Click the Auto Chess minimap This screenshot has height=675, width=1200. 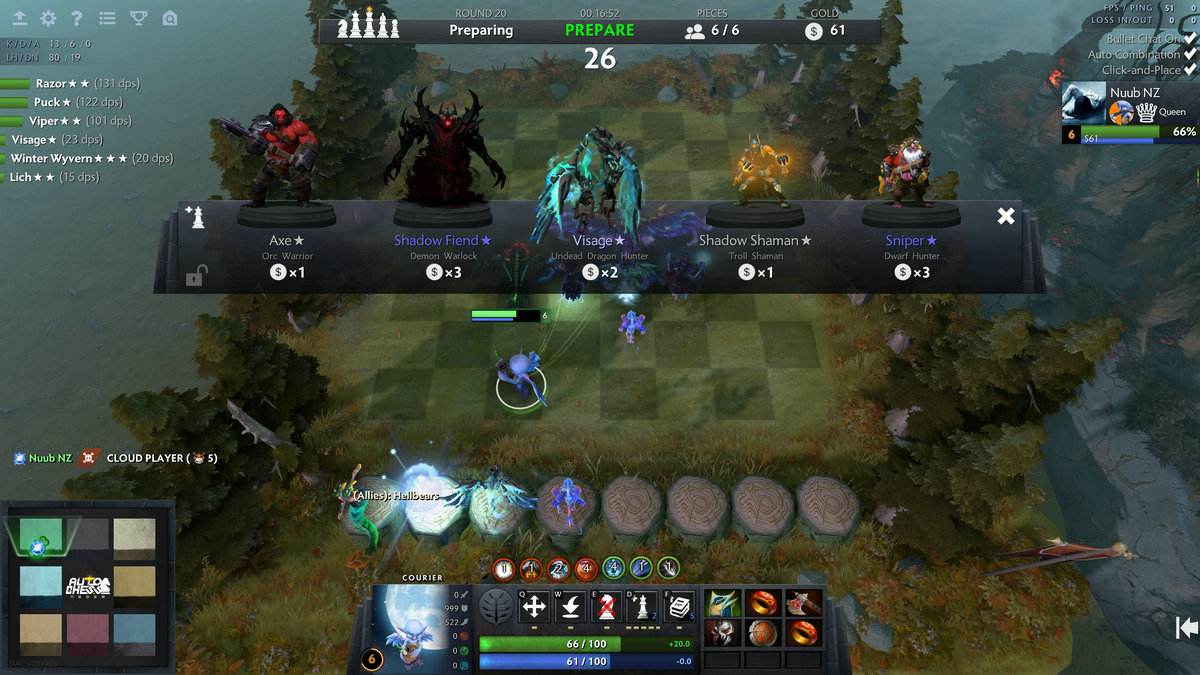point(88,587)
